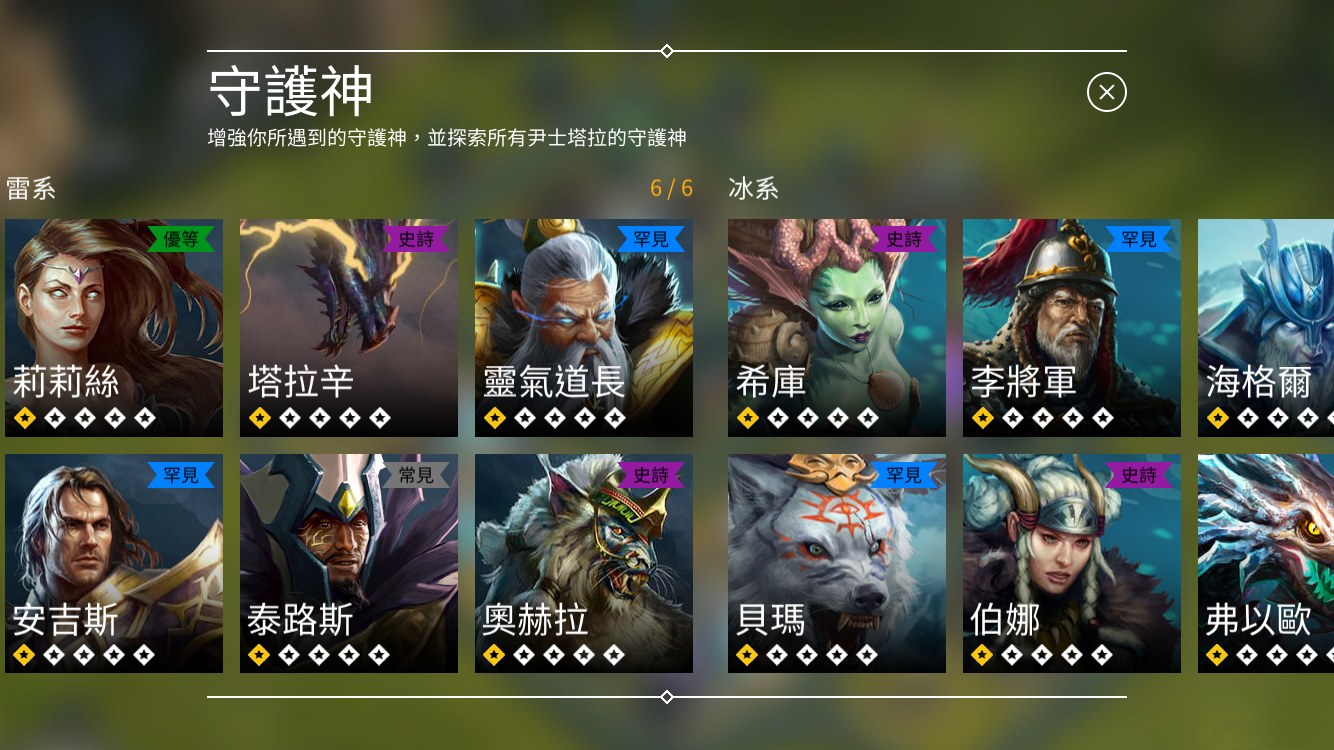Select the 雷系 element section header

pos(30,189)
